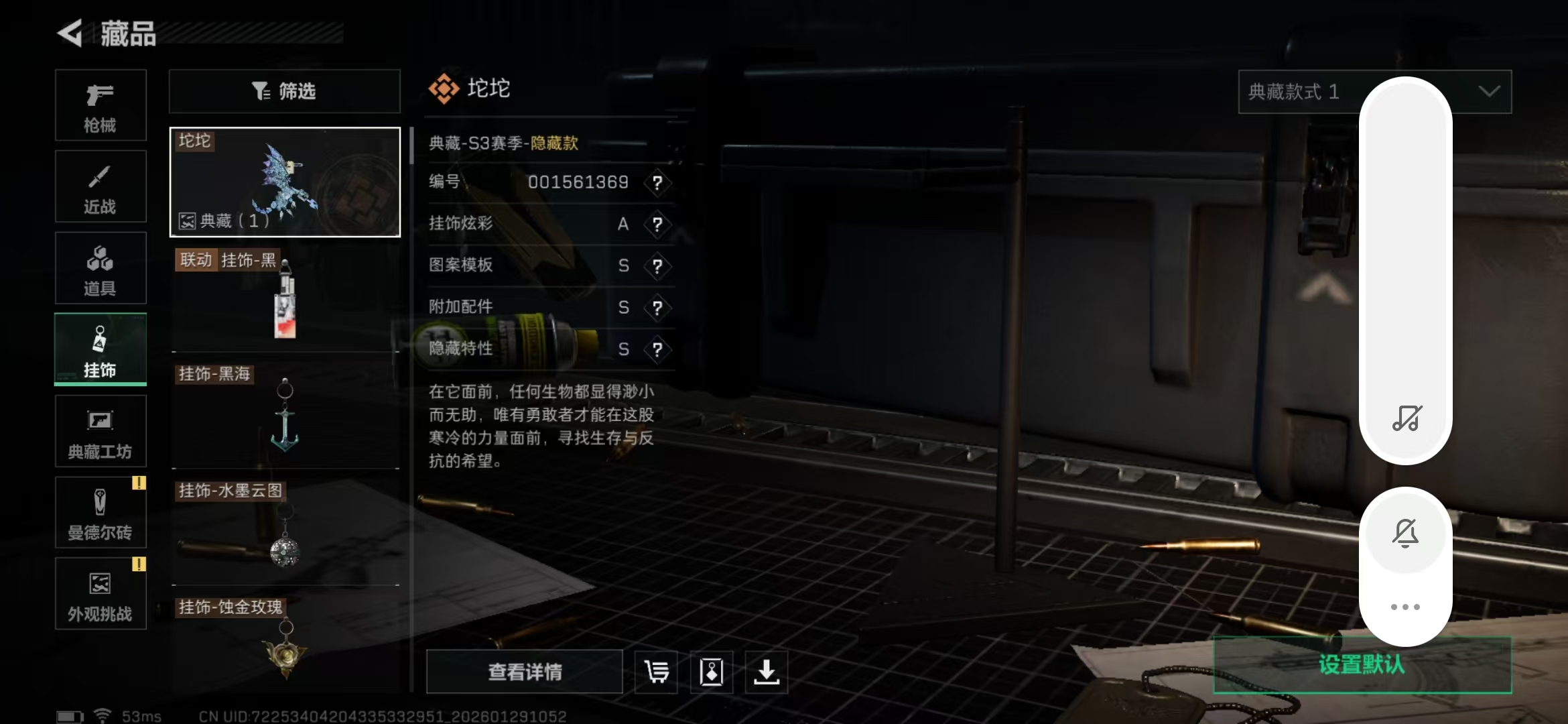The image size is (1568, 724).
Task: Switch to the 近战 category tab
Action: tap(101, 186)
